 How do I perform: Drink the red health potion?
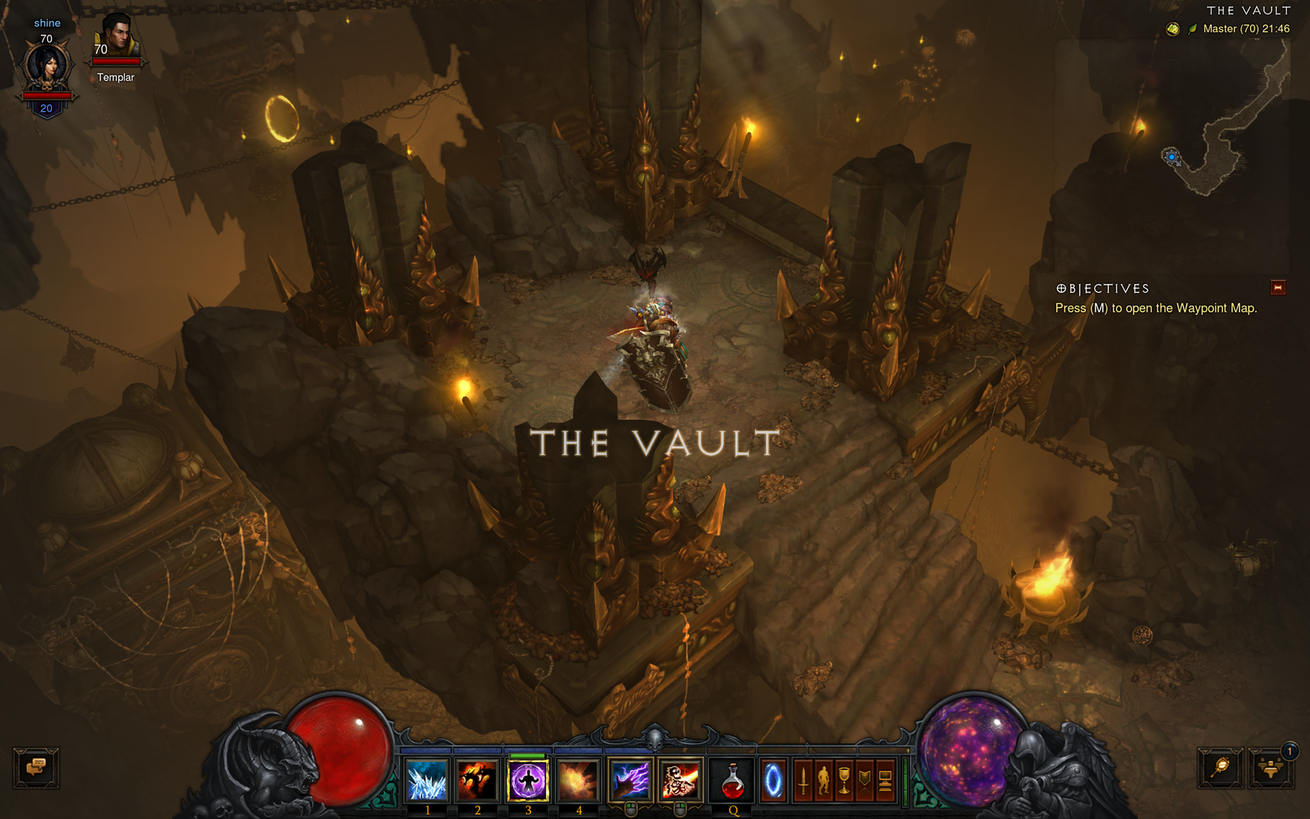point(732,779)
